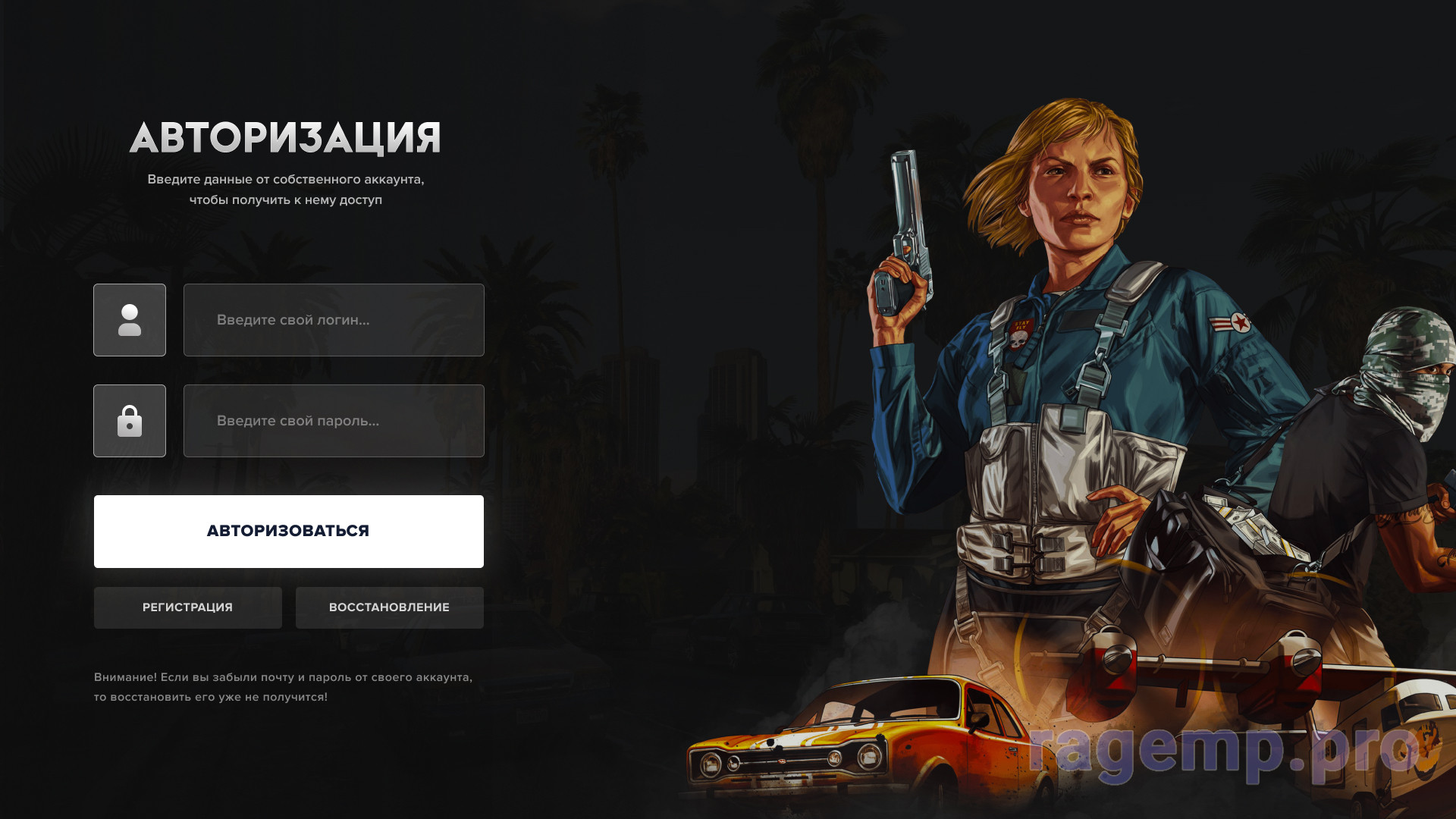The height and width of the screenshot is (819, 1456).
Task: Click the white АВТОРИЗОВАТЬСЯ button
Action: [x=288, y=531]
